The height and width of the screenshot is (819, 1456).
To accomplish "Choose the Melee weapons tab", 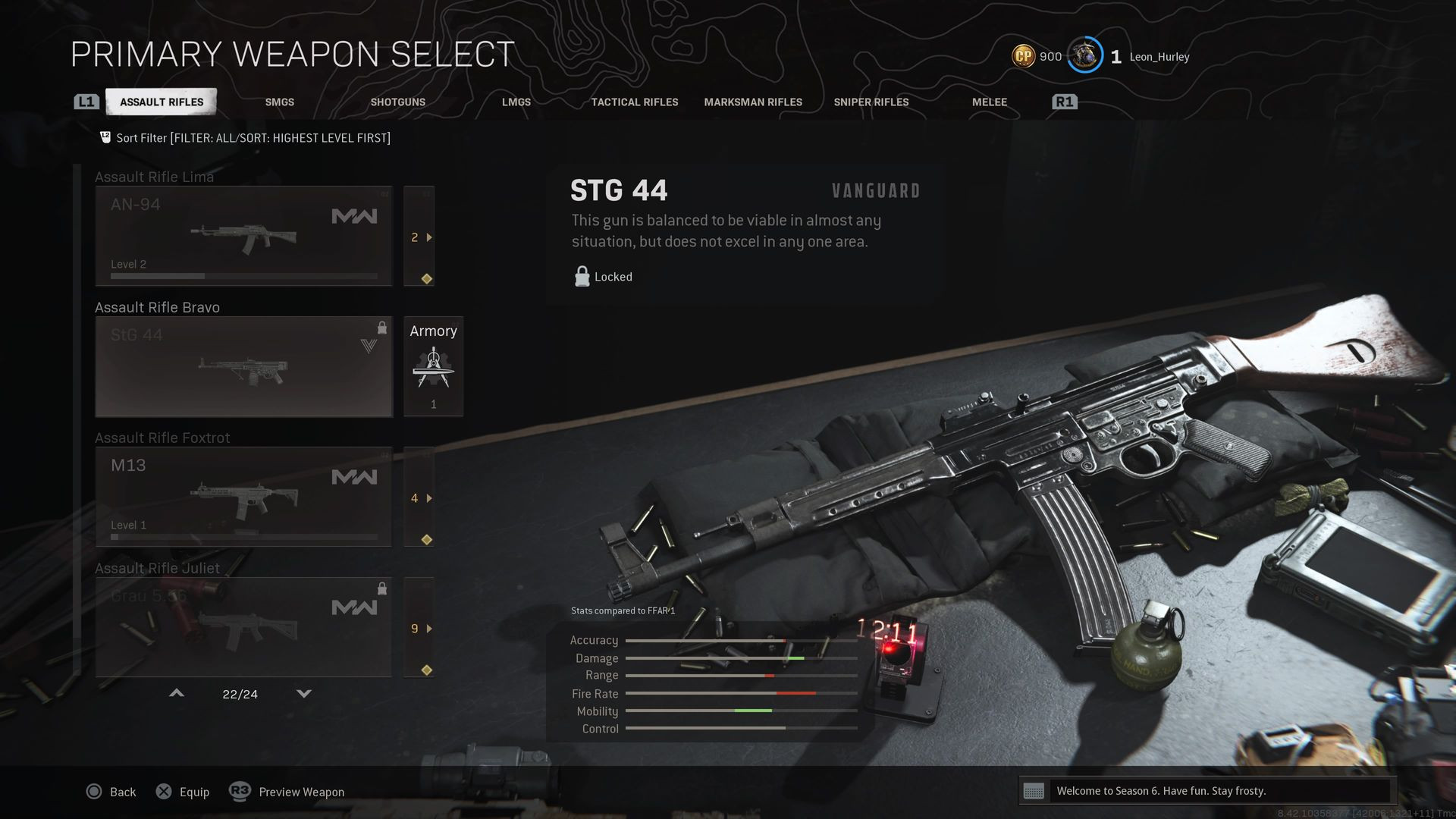I will coord(989,102).
